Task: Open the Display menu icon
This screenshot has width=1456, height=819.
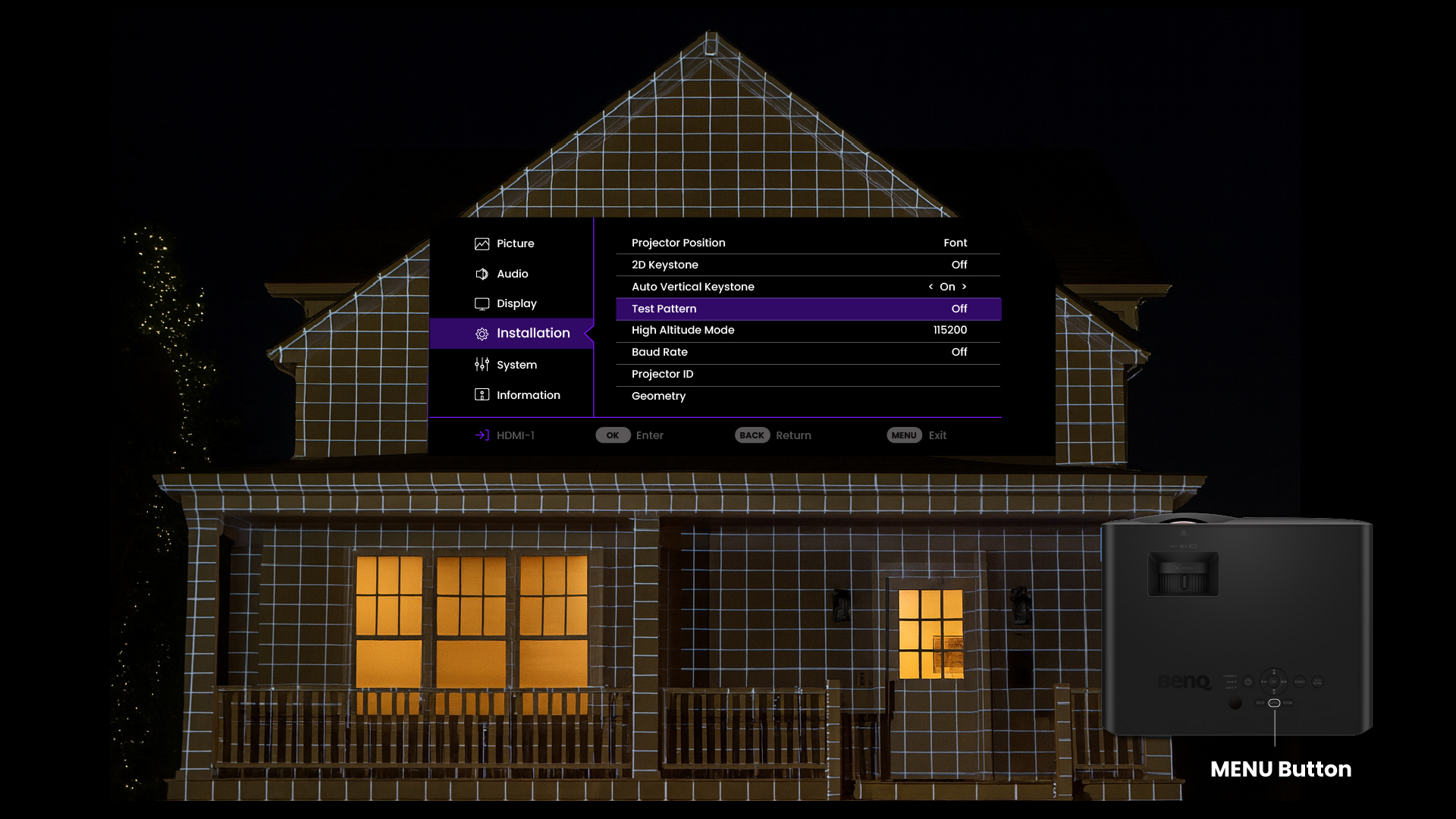Action: pos(482,303)
